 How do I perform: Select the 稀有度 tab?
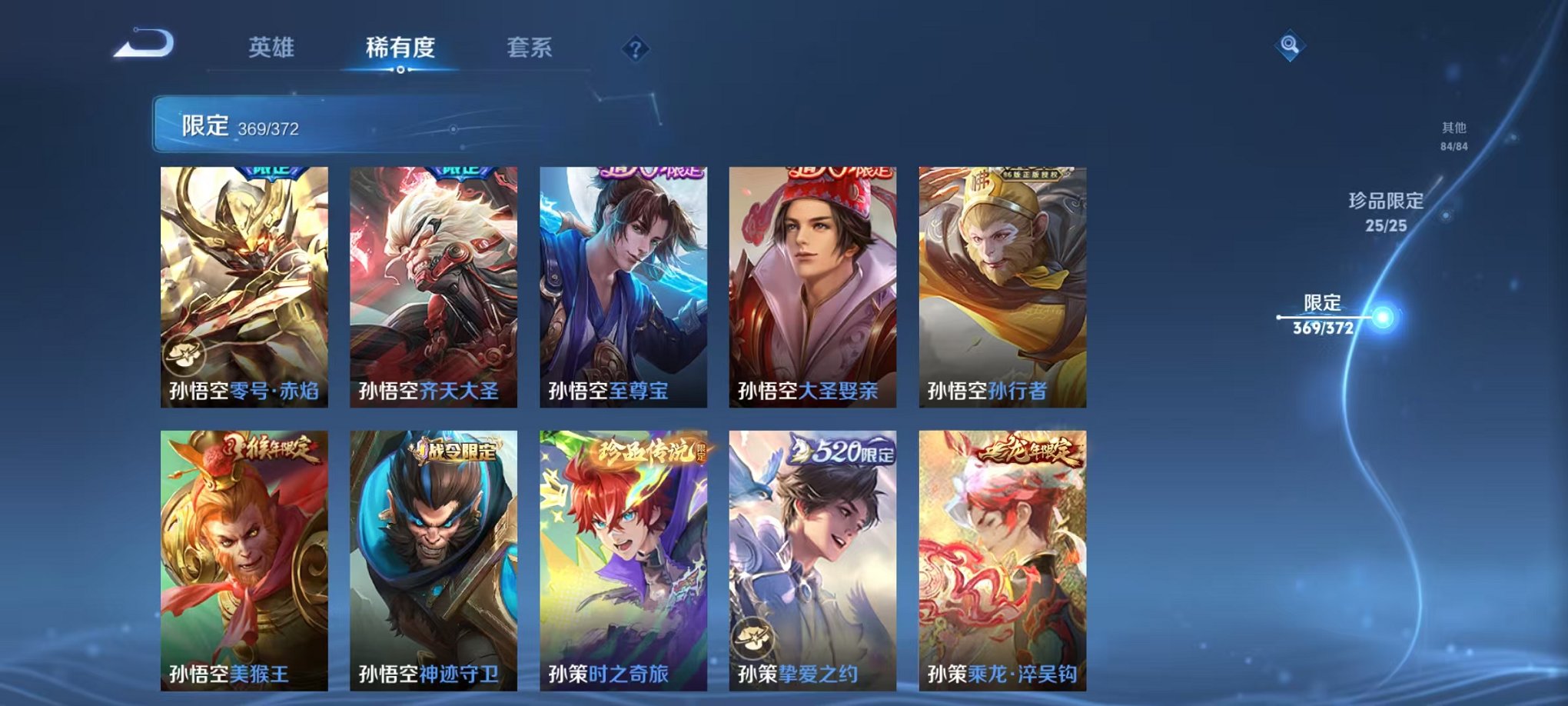401,48
